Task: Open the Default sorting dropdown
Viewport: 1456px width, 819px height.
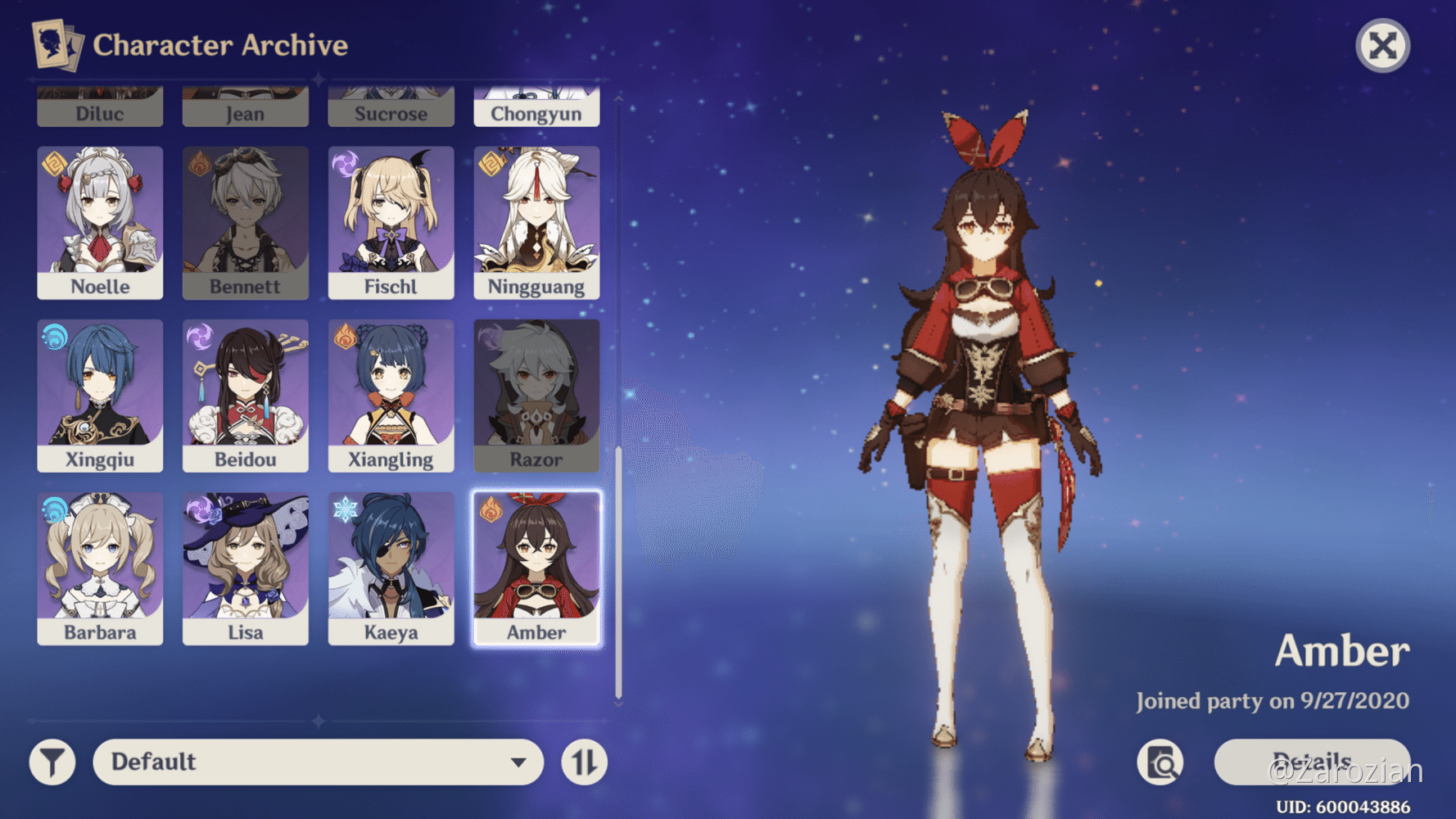Action: pyautogui.click(x=318, y=762)
